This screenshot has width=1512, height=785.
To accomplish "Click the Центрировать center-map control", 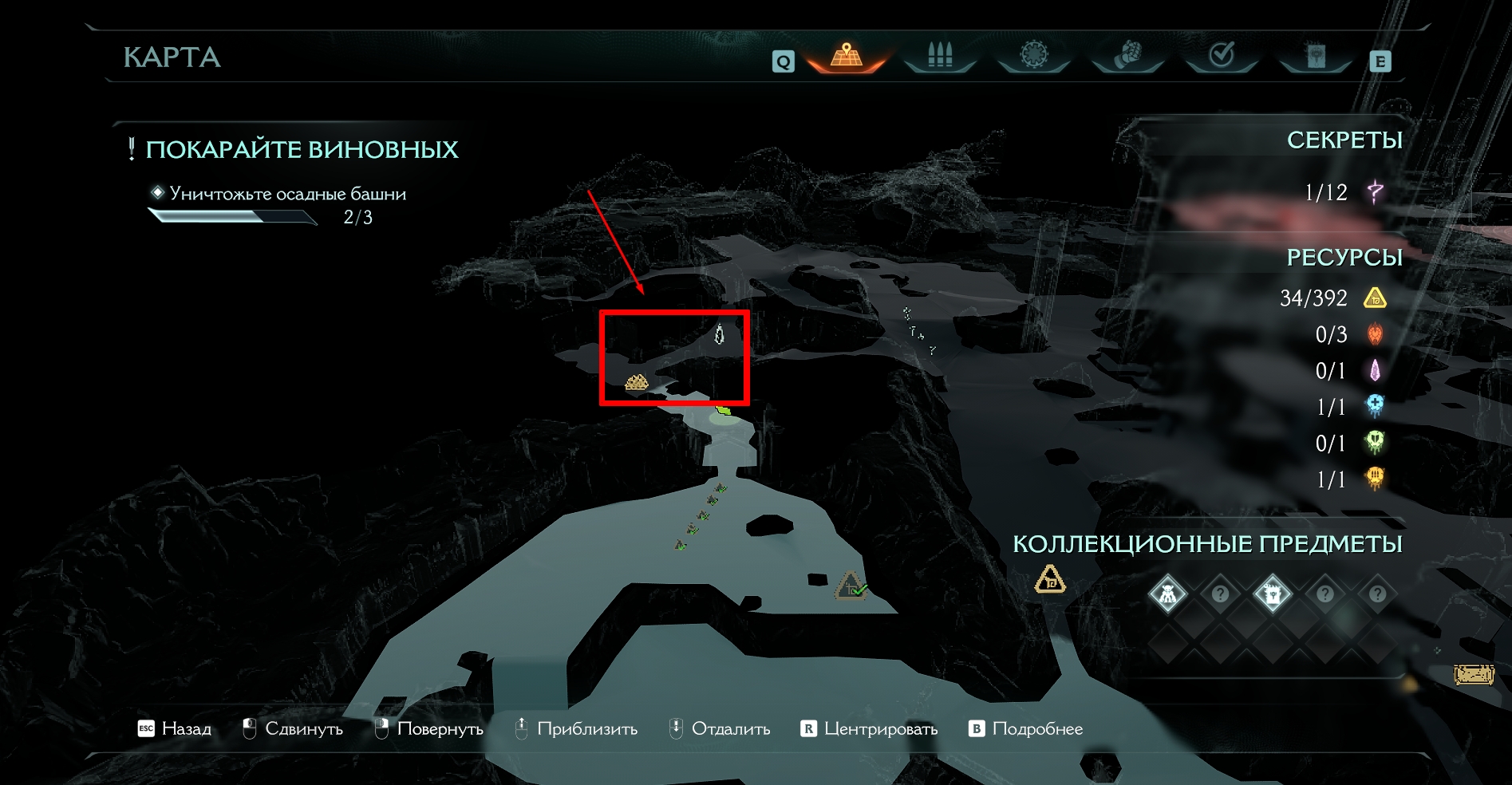I will point(869,728).
